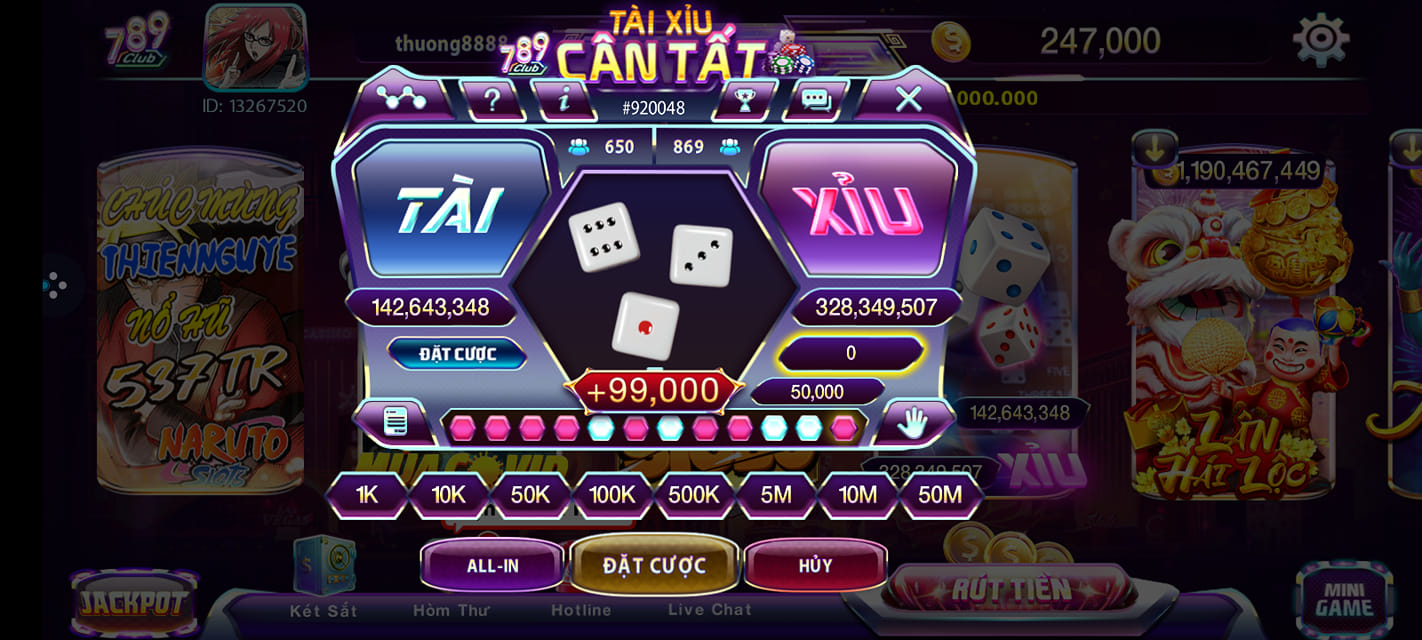Open the trophy leaderboard

(744, 99)
